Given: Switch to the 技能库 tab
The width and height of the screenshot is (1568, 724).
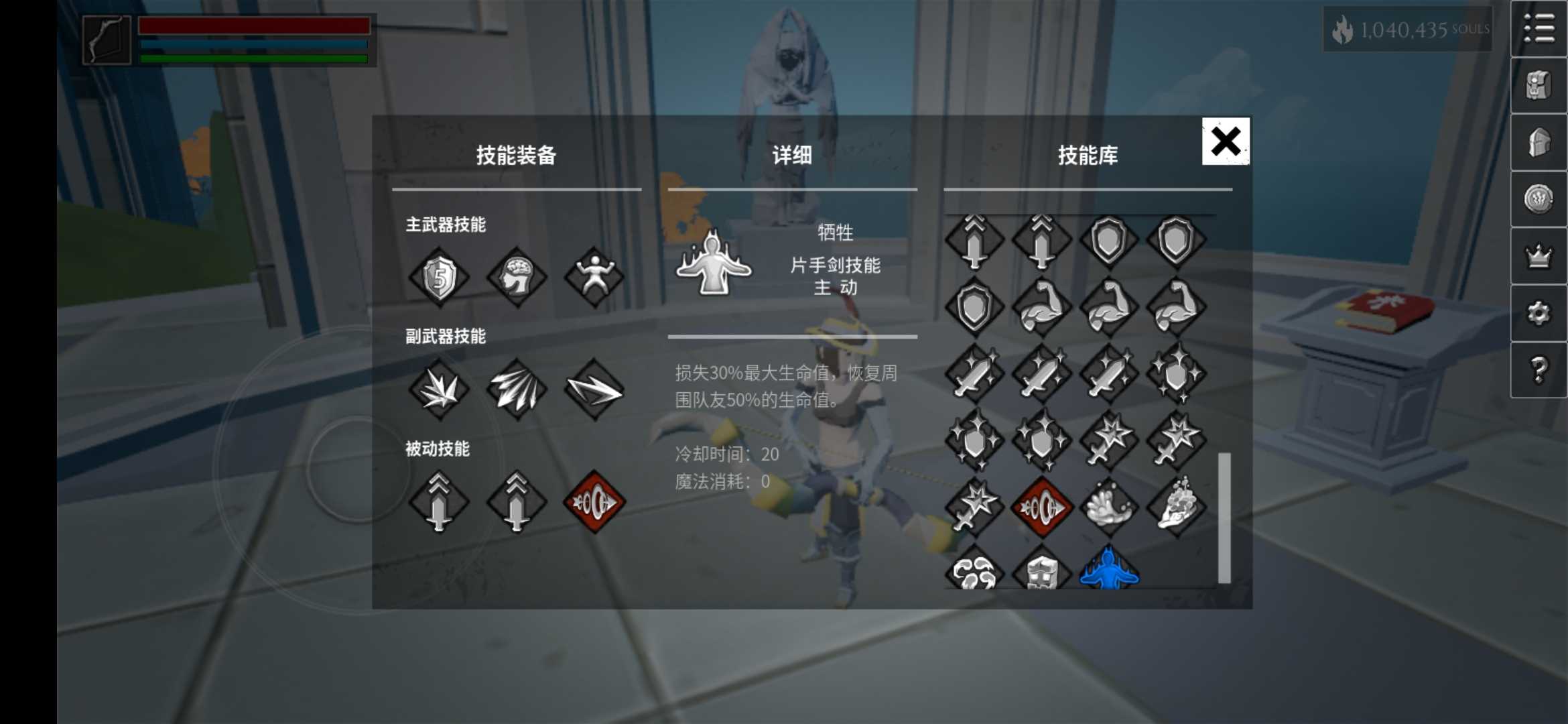Looking at the screenshot, I should (1088, 156).
